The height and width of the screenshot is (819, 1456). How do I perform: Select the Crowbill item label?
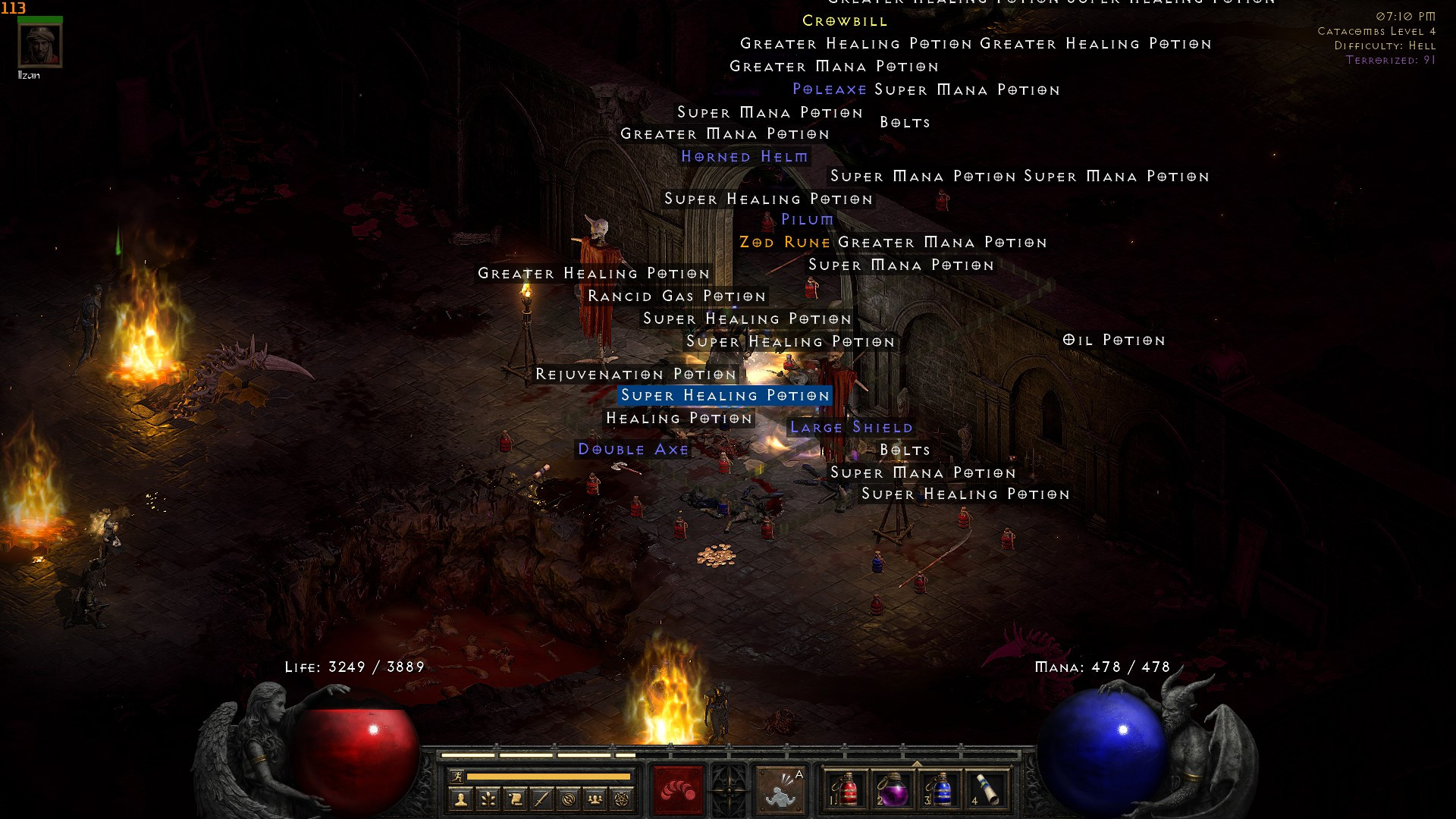tap(845, 21)
